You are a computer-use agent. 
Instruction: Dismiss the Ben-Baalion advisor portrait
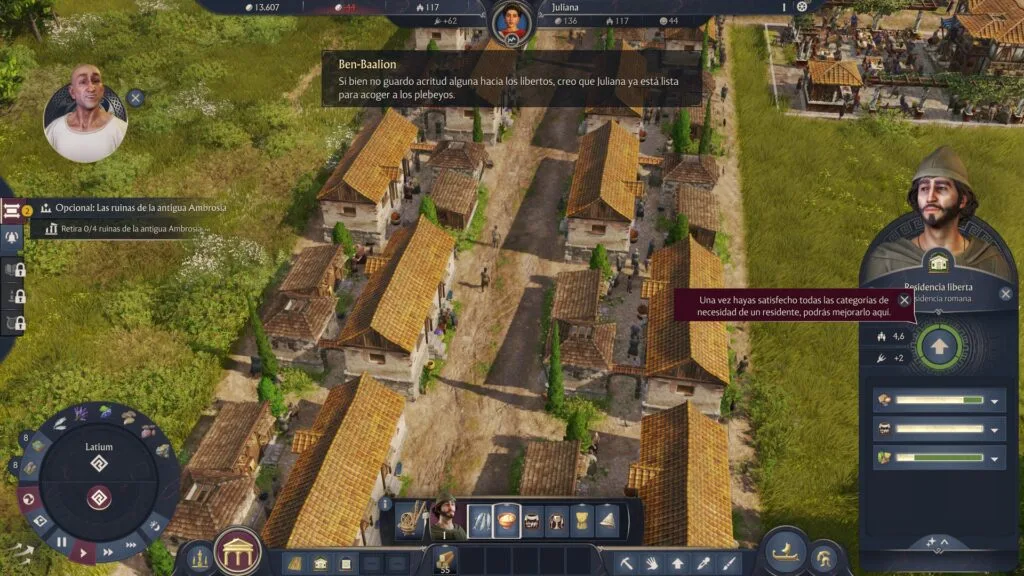[135, 98]
